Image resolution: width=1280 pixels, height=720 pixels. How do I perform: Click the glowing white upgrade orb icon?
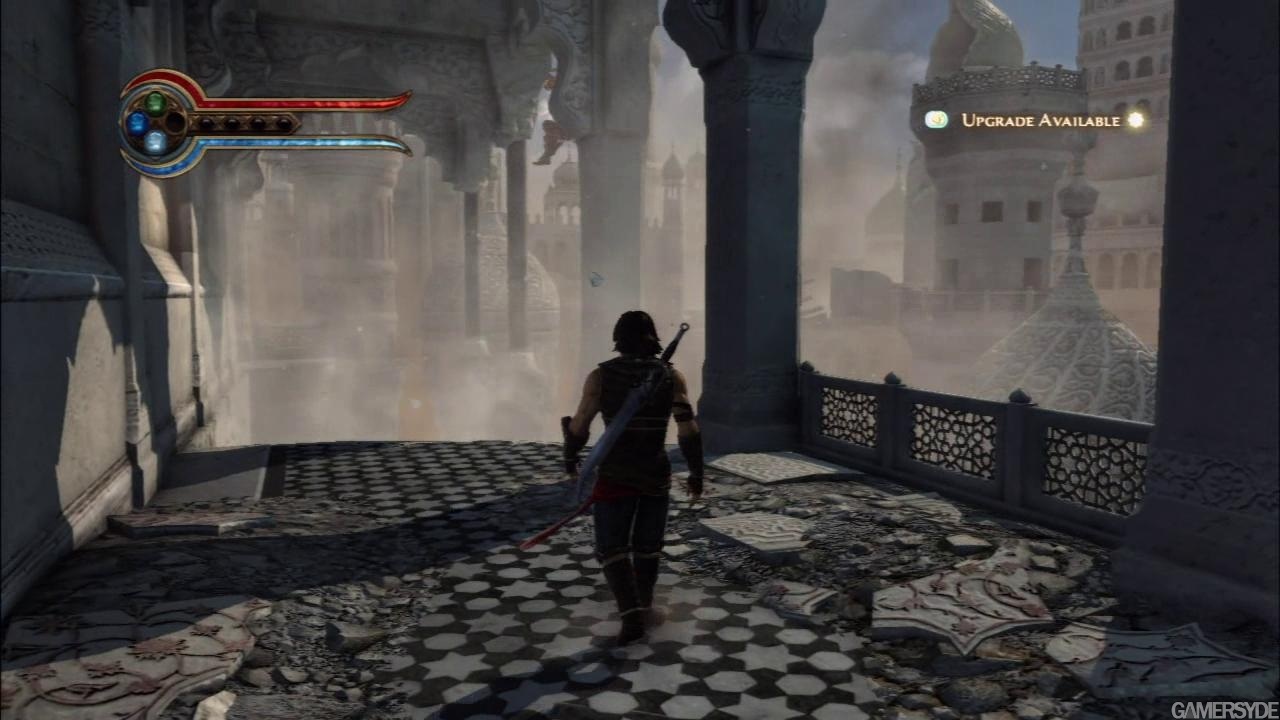[1134, 120]
